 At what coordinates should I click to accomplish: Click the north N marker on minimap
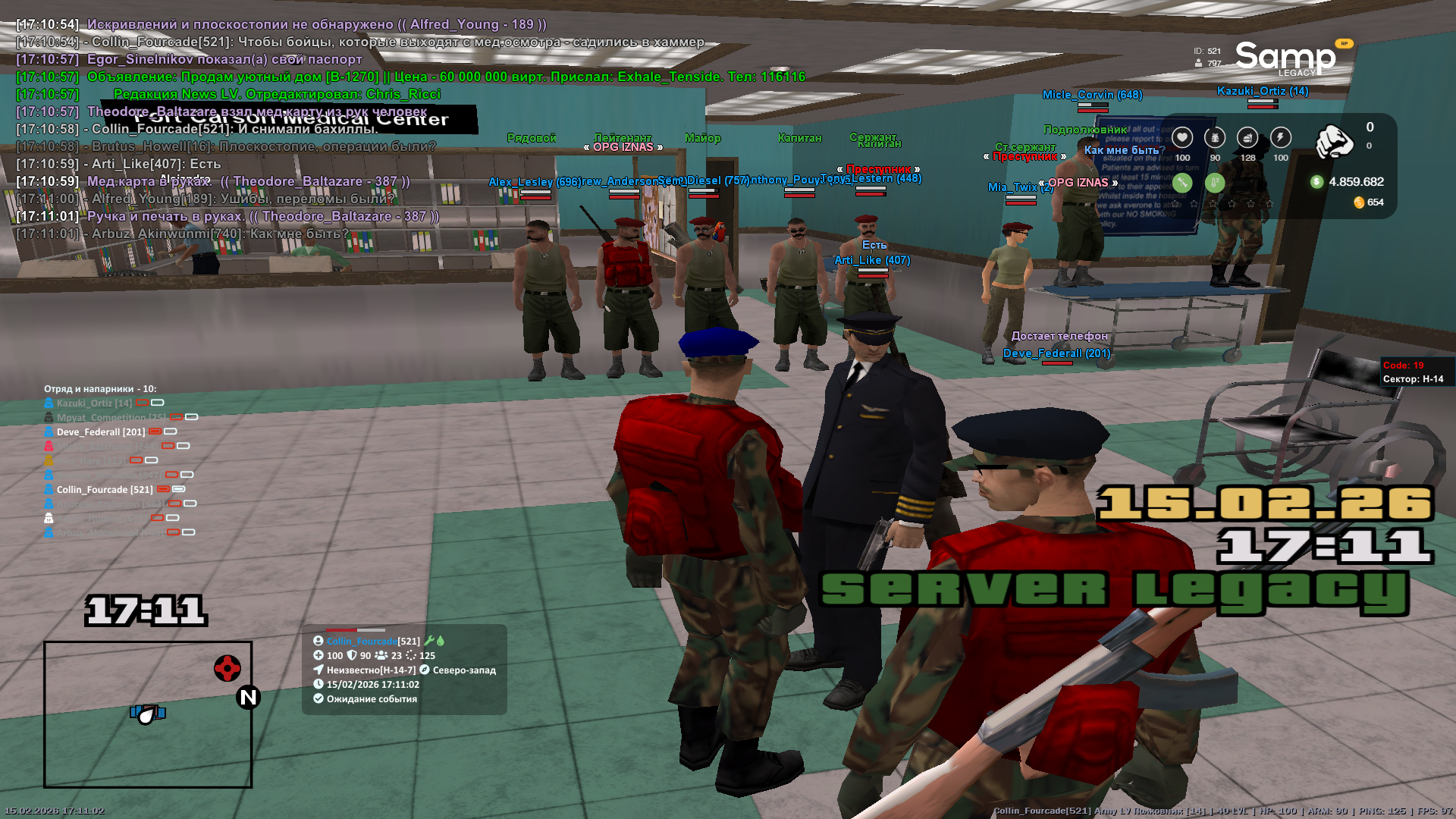click(x=248, y=697)
